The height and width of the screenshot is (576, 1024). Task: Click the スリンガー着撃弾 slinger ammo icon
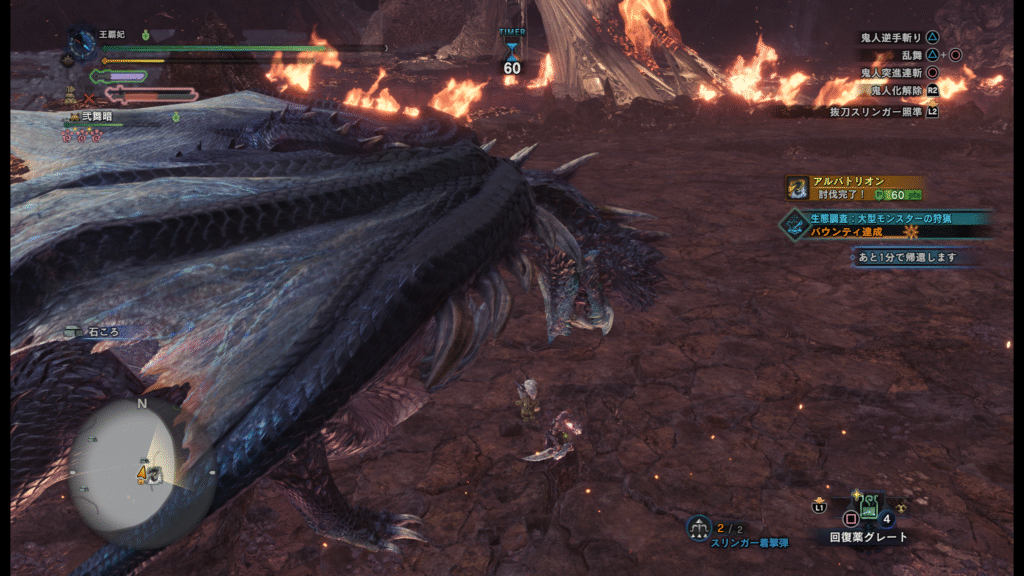tap(699, 527)
